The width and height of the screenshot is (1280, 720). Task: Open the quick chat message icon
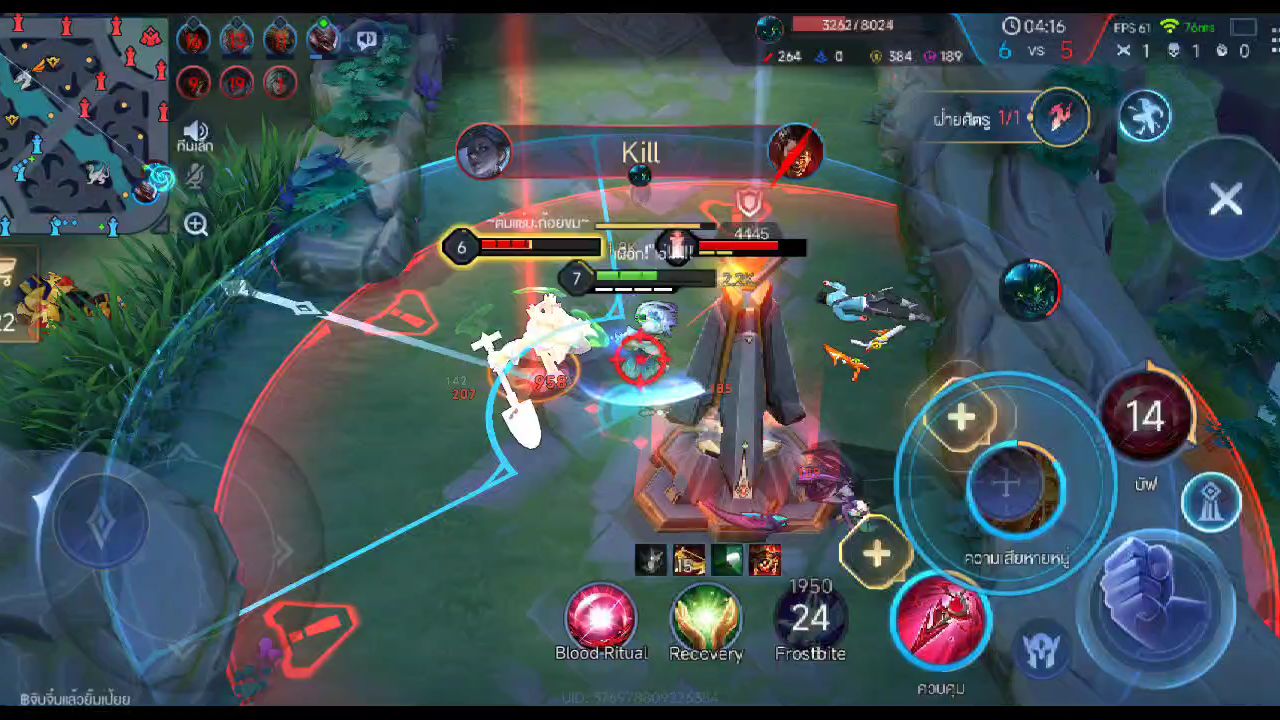[367, 39]
